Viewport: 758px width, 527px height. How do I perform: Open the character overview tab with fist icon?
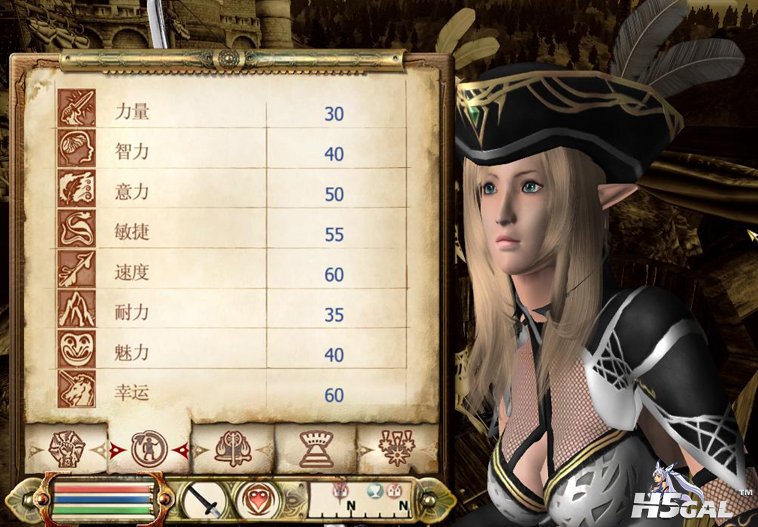pyautogui.click(x=65, y=448)
